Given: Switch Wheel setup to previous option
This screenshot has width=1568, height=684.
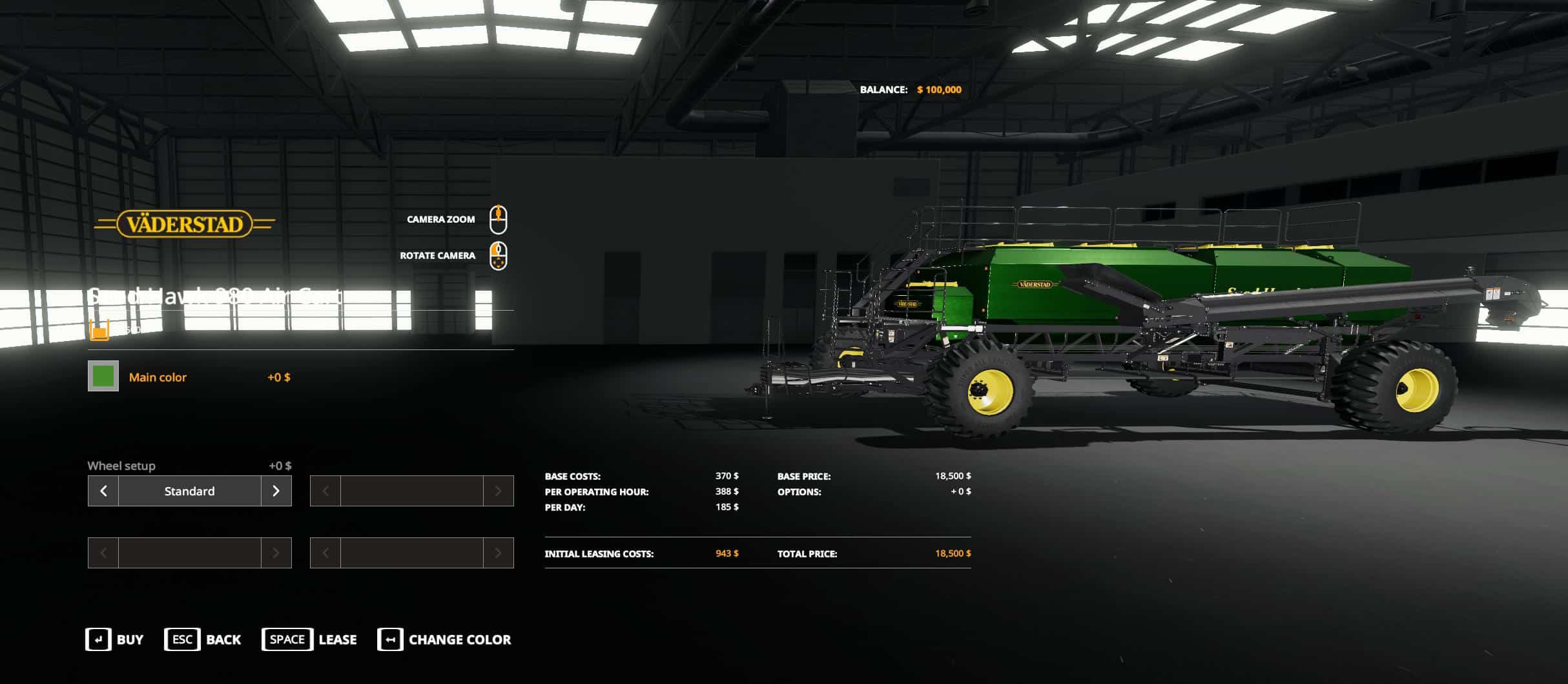Looking at the screenshot, I should pos(103,491).
